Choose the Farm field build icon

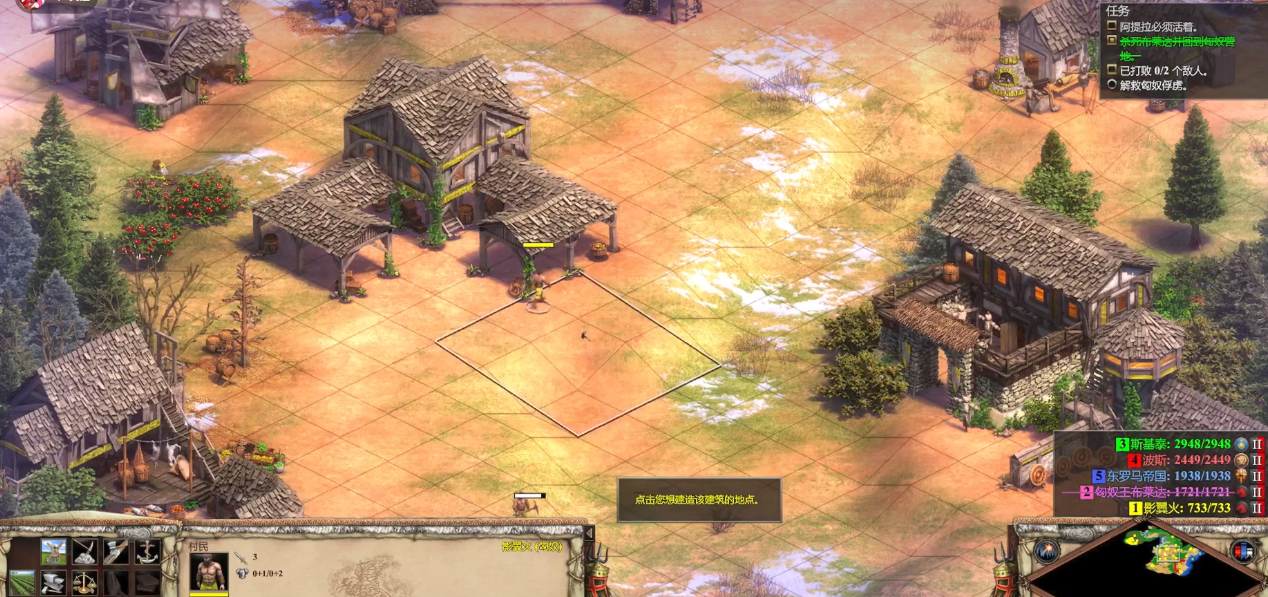(x=22, y=582)
